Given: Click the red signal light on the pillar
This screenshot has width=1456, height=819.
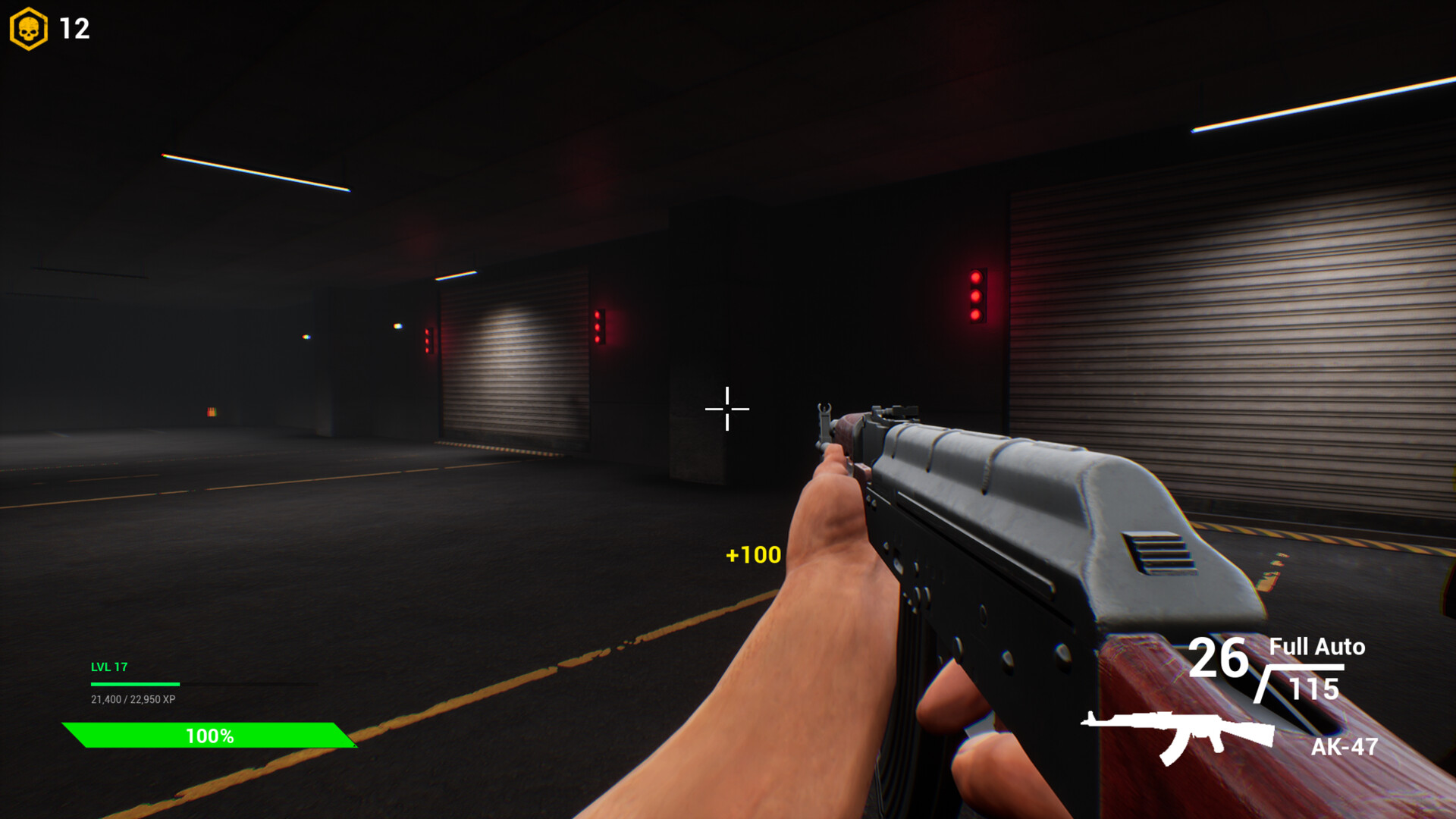Looking at the screenshot, I should [x=975, y=295].
